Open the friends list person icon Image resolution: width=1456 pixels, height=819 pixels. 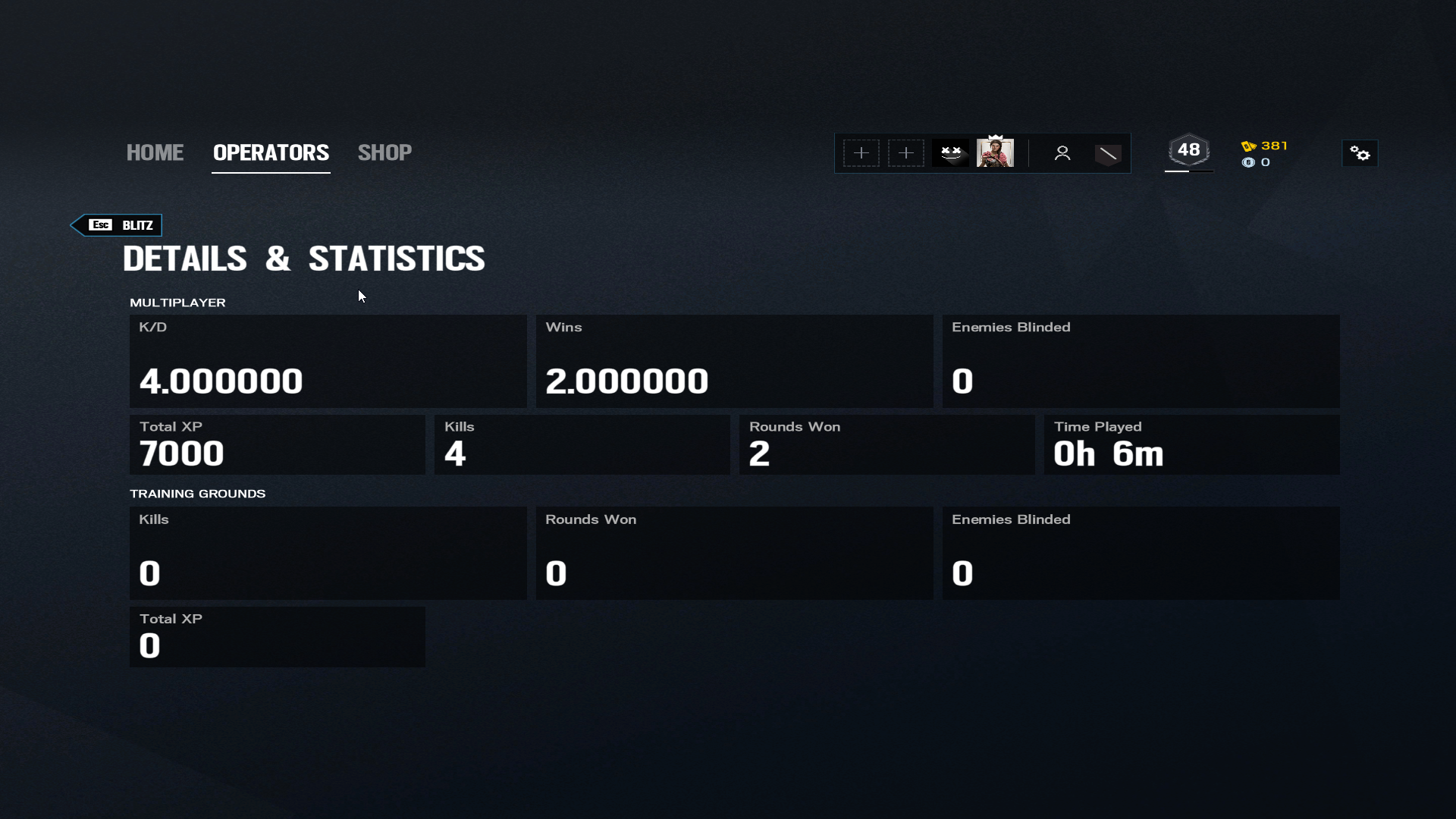tap(1062, 153)
